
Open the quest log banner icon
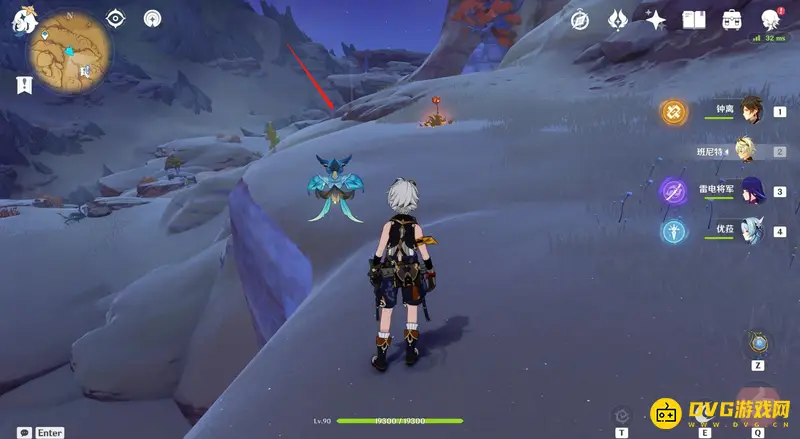point(23,85)
